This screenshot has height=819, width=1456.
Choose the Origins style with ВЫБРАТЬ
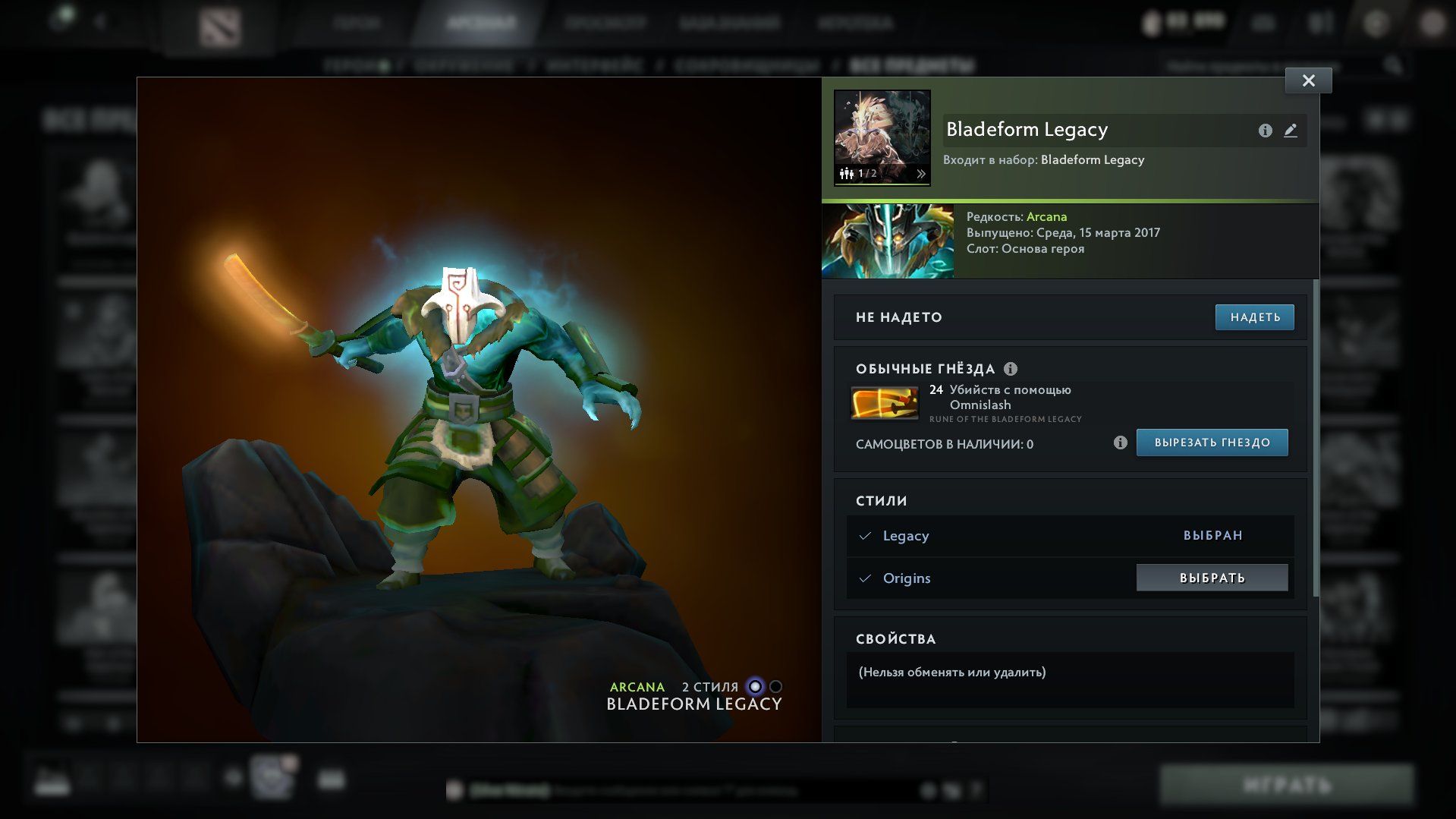(1212, 578)
